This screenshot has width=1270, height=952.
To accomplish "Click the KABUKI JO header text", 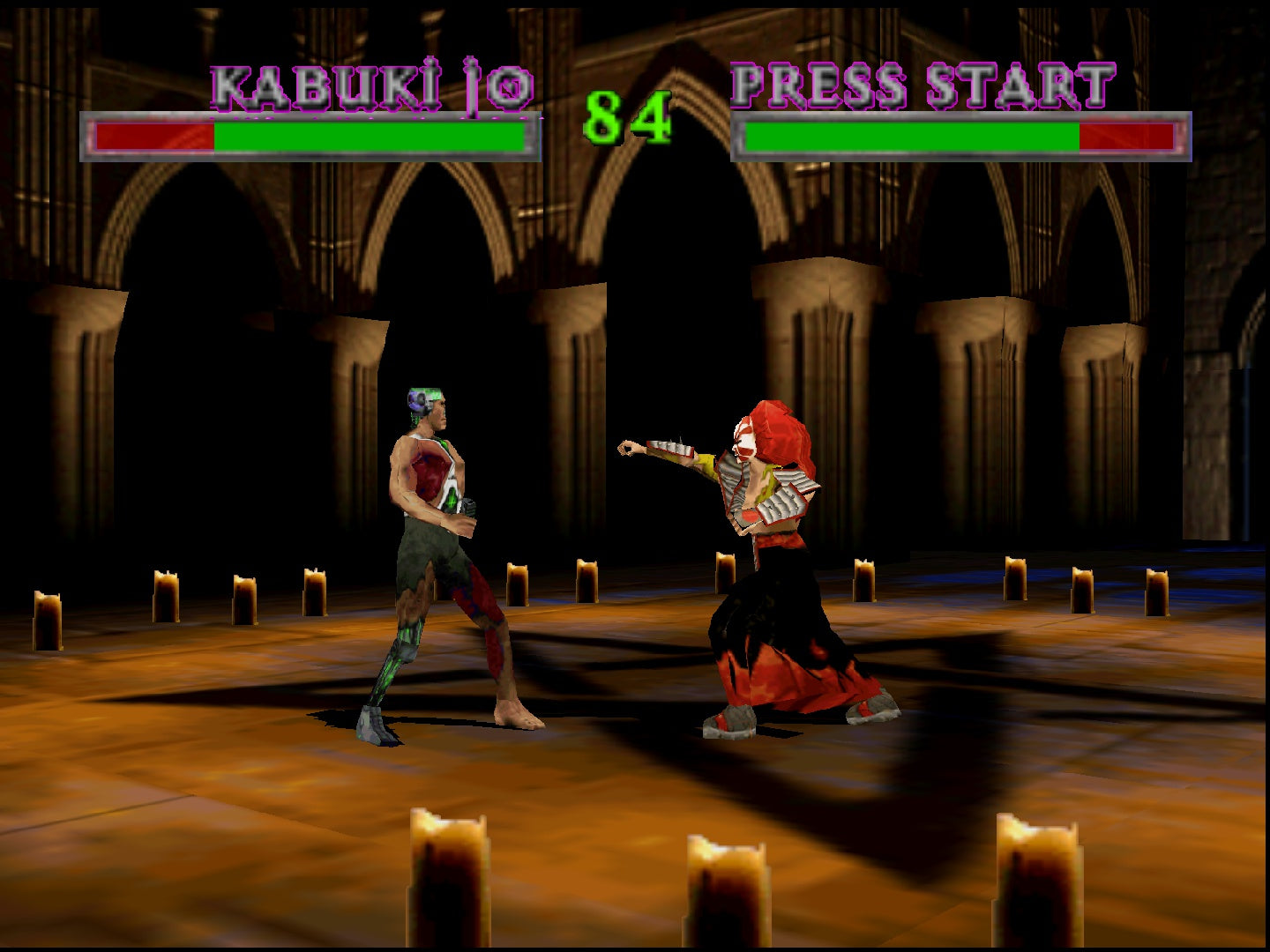I will [x=370, y=84].
